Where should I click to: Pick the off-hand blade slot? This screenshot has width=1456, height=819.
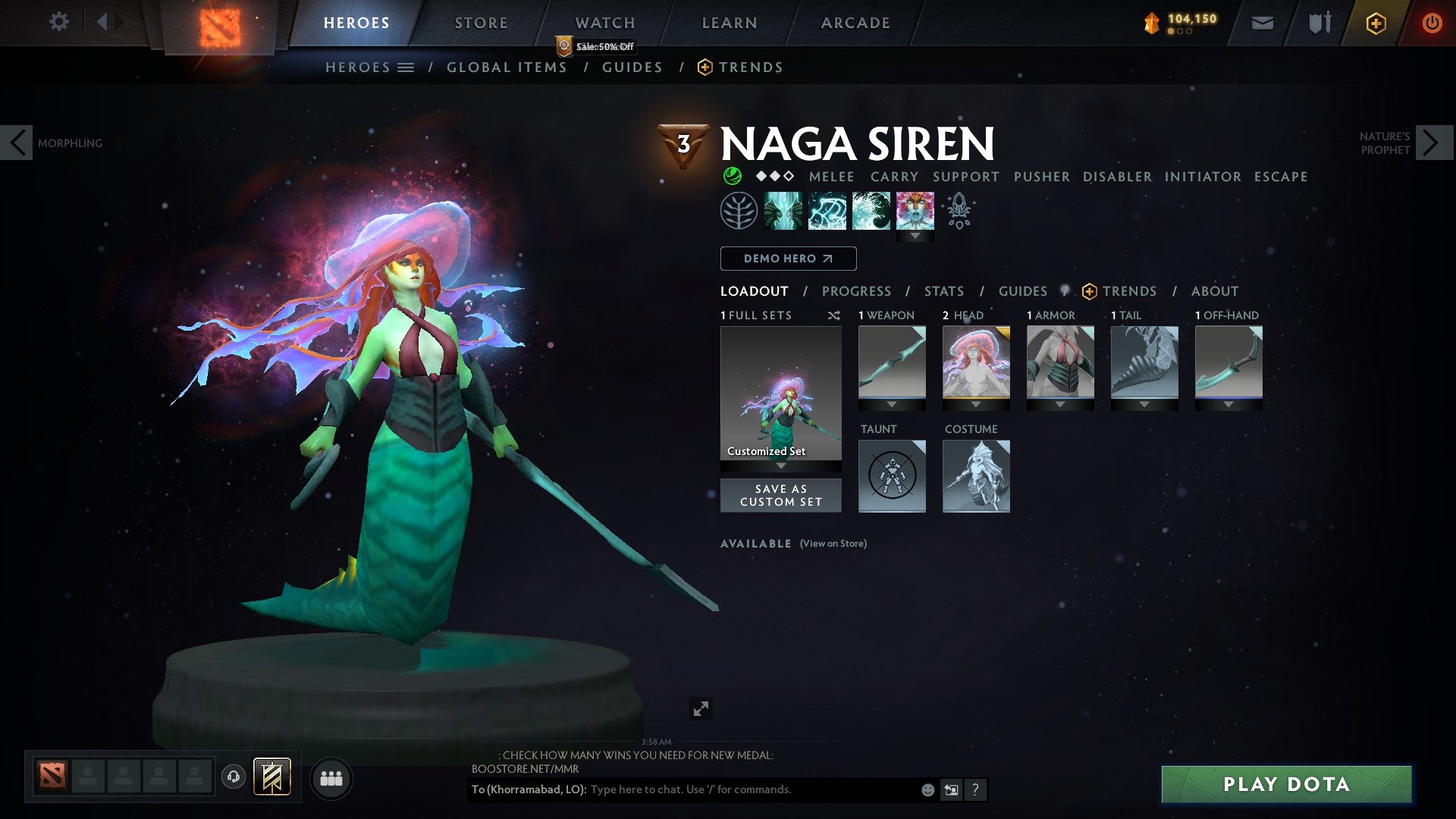point(1228,362)
